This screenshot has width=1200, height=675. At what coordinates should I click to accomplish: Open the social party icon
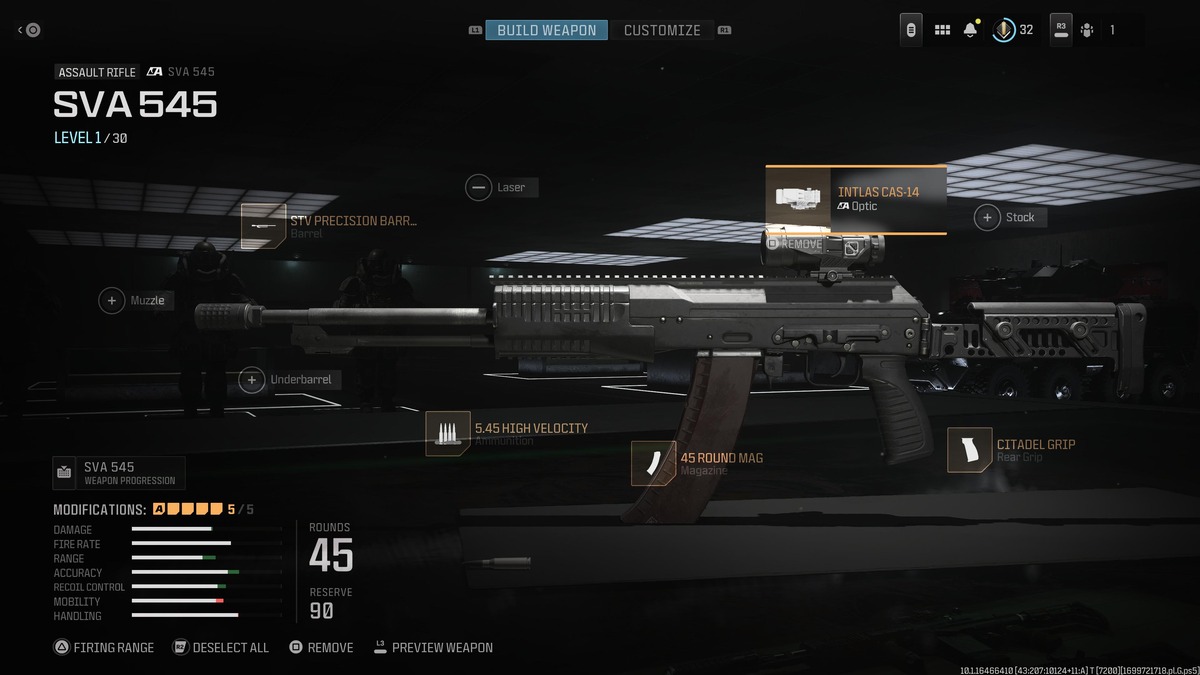[1087, 30]
